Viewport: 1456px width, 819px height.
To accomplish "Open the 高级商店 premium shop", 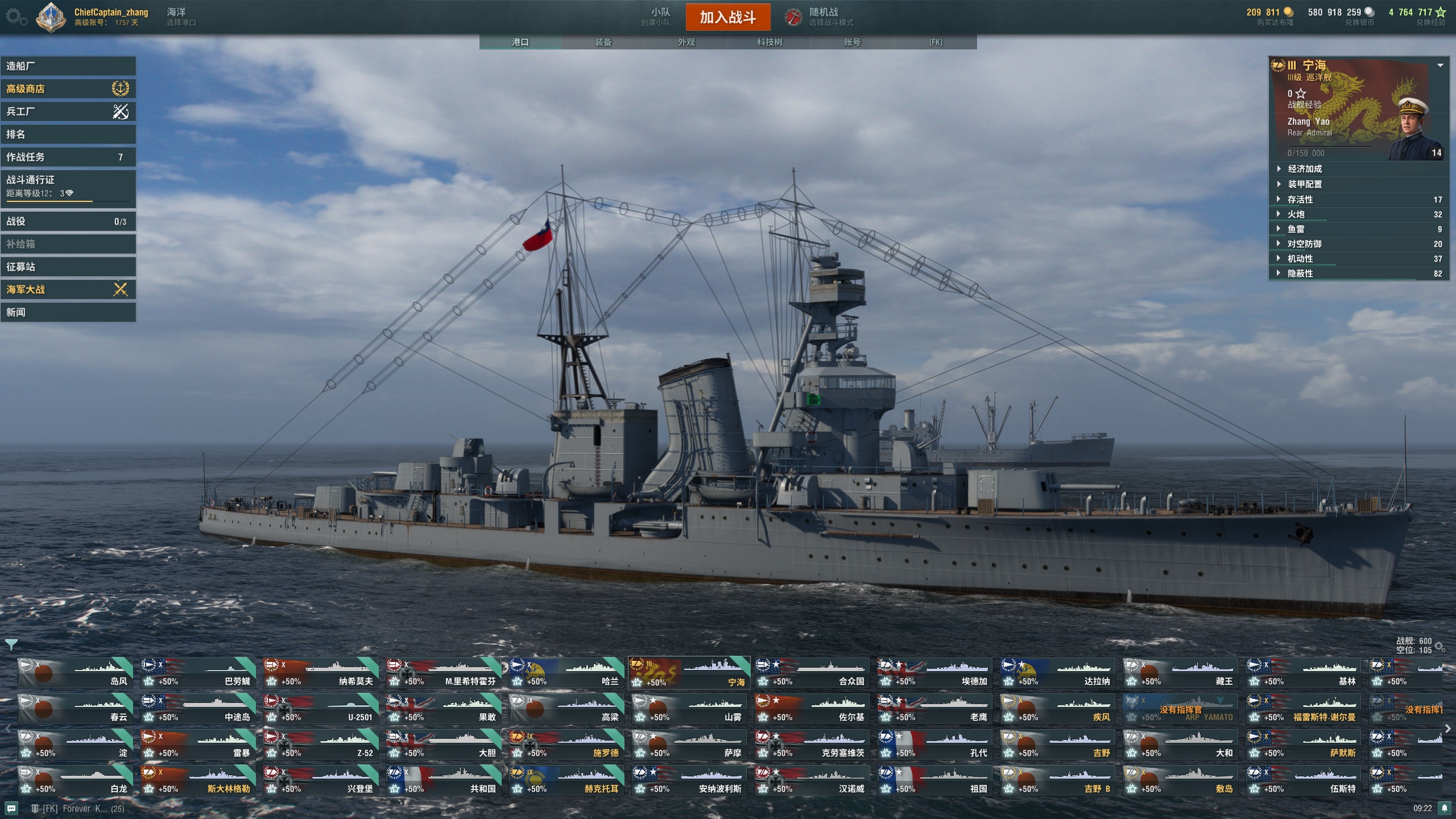I will pyautogui.click(x=68, y=89).
